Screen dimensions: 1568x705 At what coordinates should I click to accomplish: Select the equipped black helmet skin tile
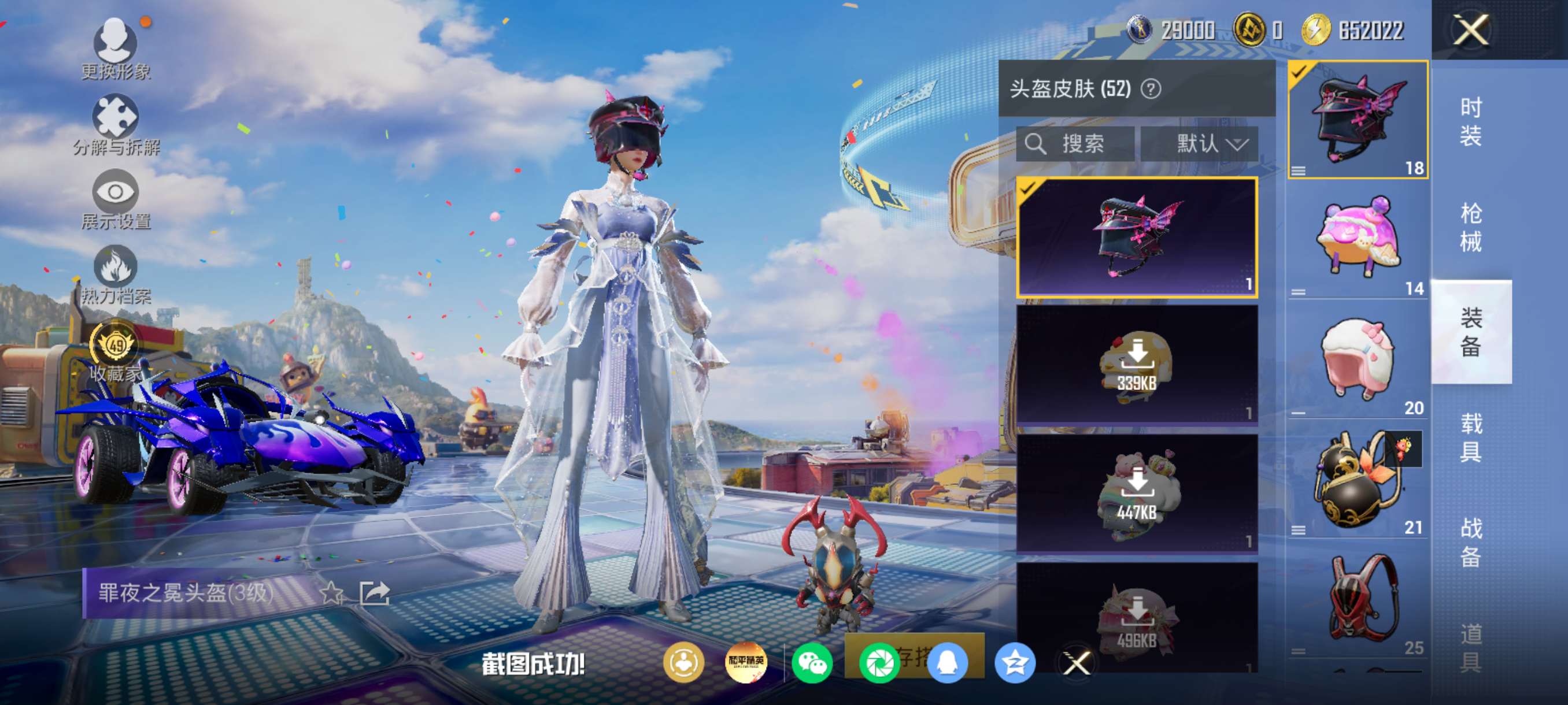pyautogui.click(x=1137, y=238)
